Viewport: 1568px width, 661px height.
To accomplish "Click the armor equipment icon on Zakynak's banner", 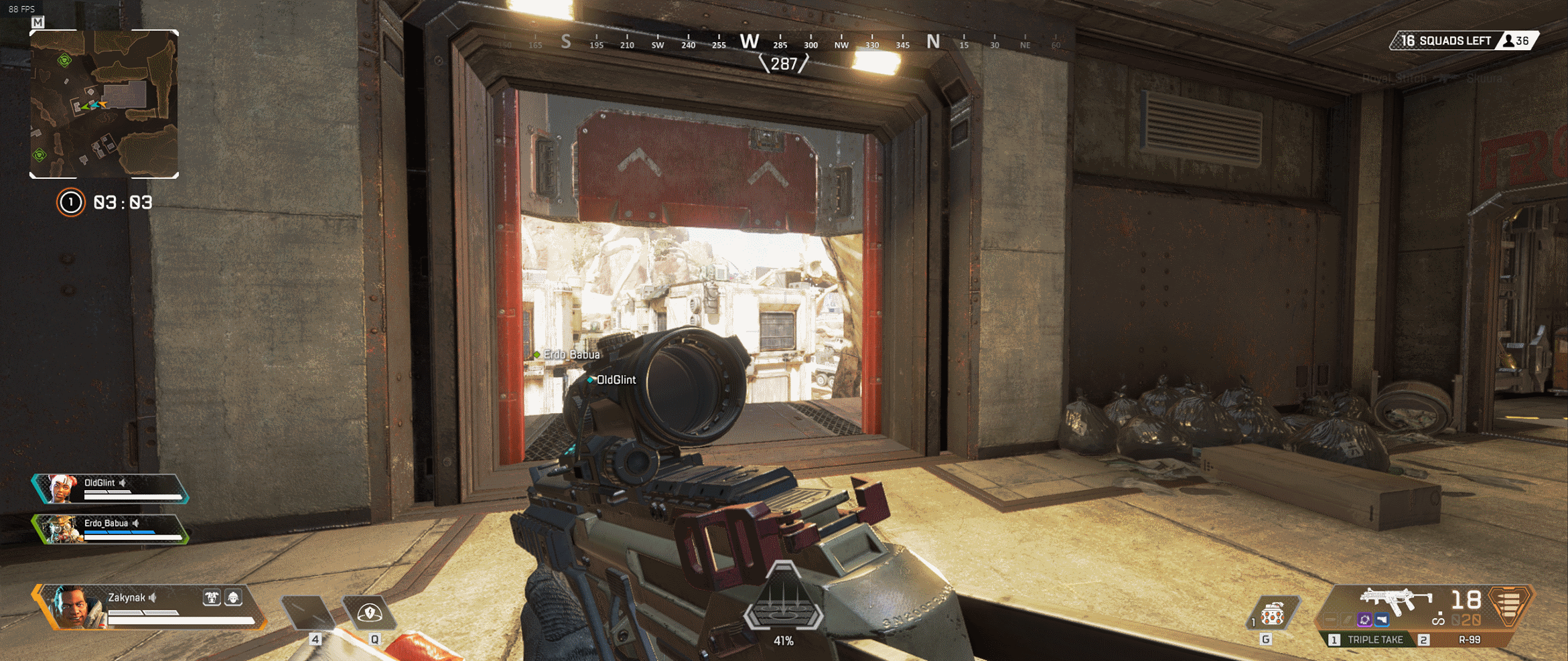I will click(x=212, y=597).
